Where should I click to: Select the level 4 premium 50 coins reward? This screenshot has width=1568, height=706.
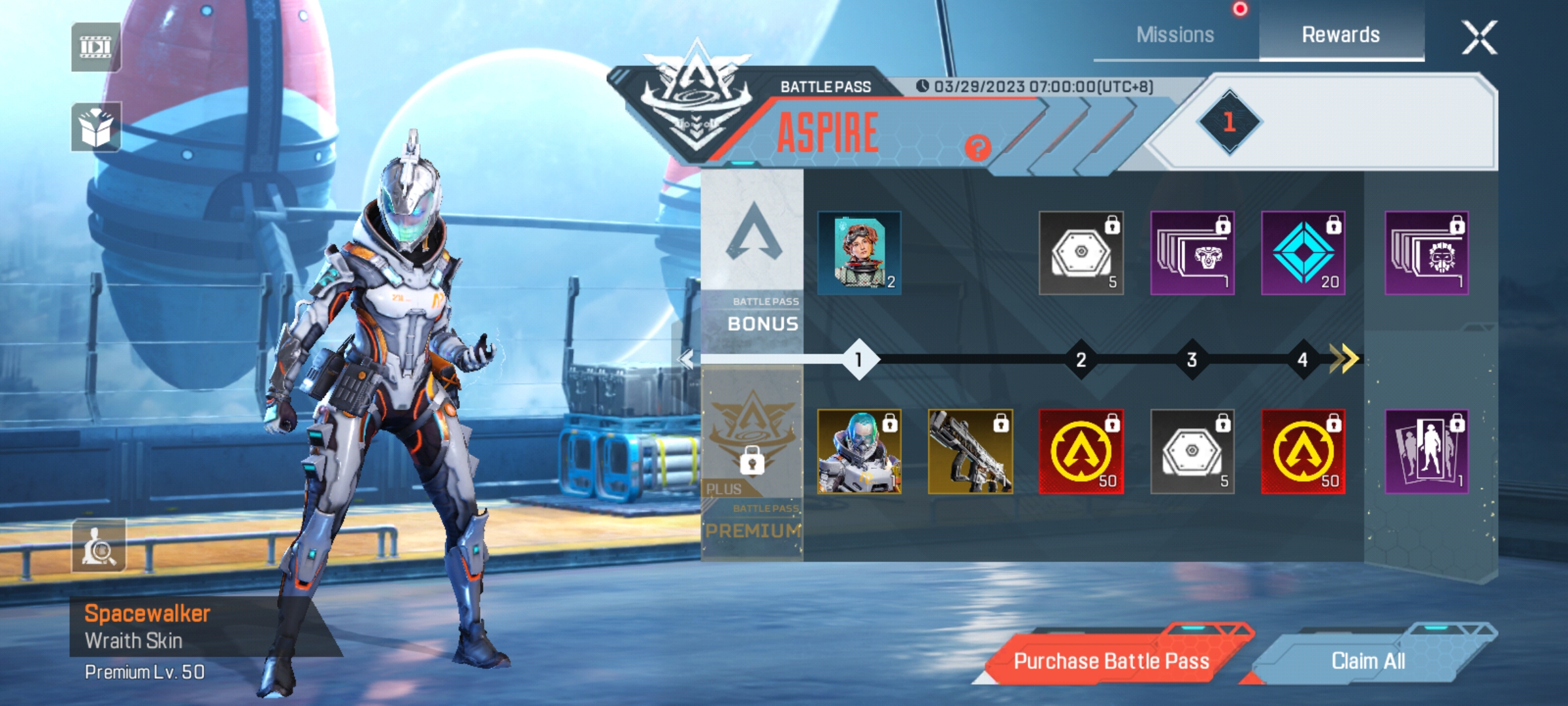point(1303,451)
